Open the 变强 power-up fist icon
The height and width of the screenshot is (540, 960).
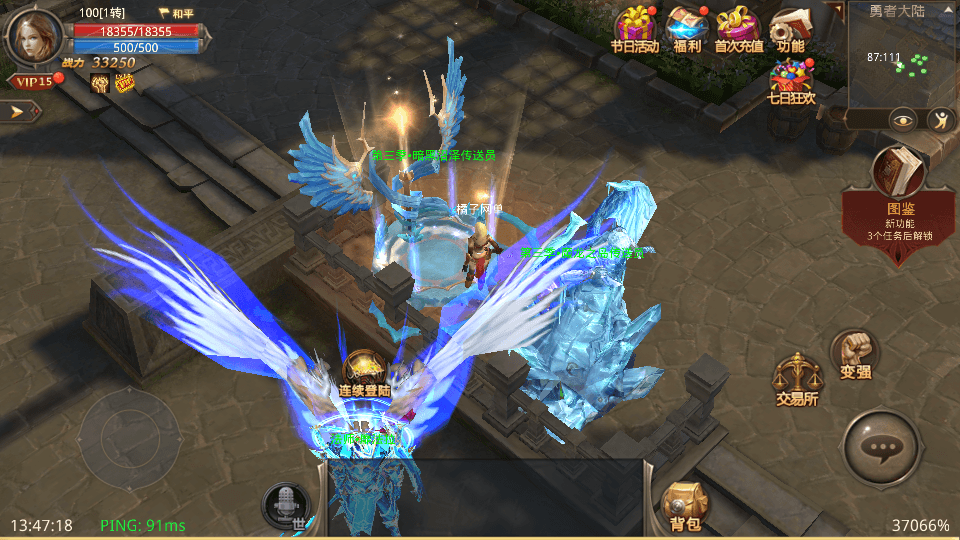(854, 352)
